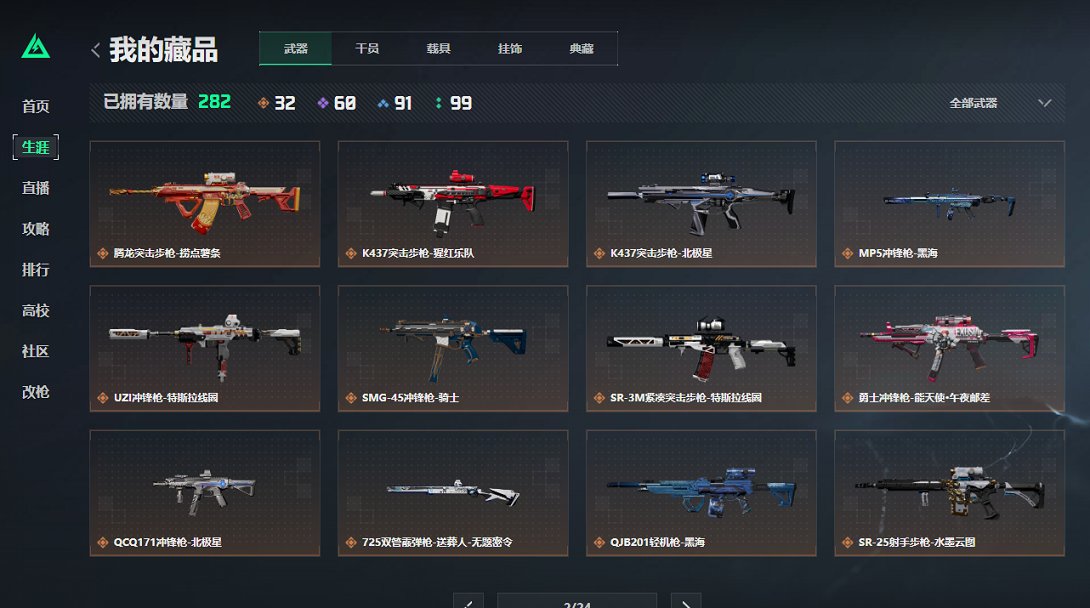Select the UZI冲锋枪 skin card
The width and height of the screenshot is (1090, 608).
tap(205, 348)
